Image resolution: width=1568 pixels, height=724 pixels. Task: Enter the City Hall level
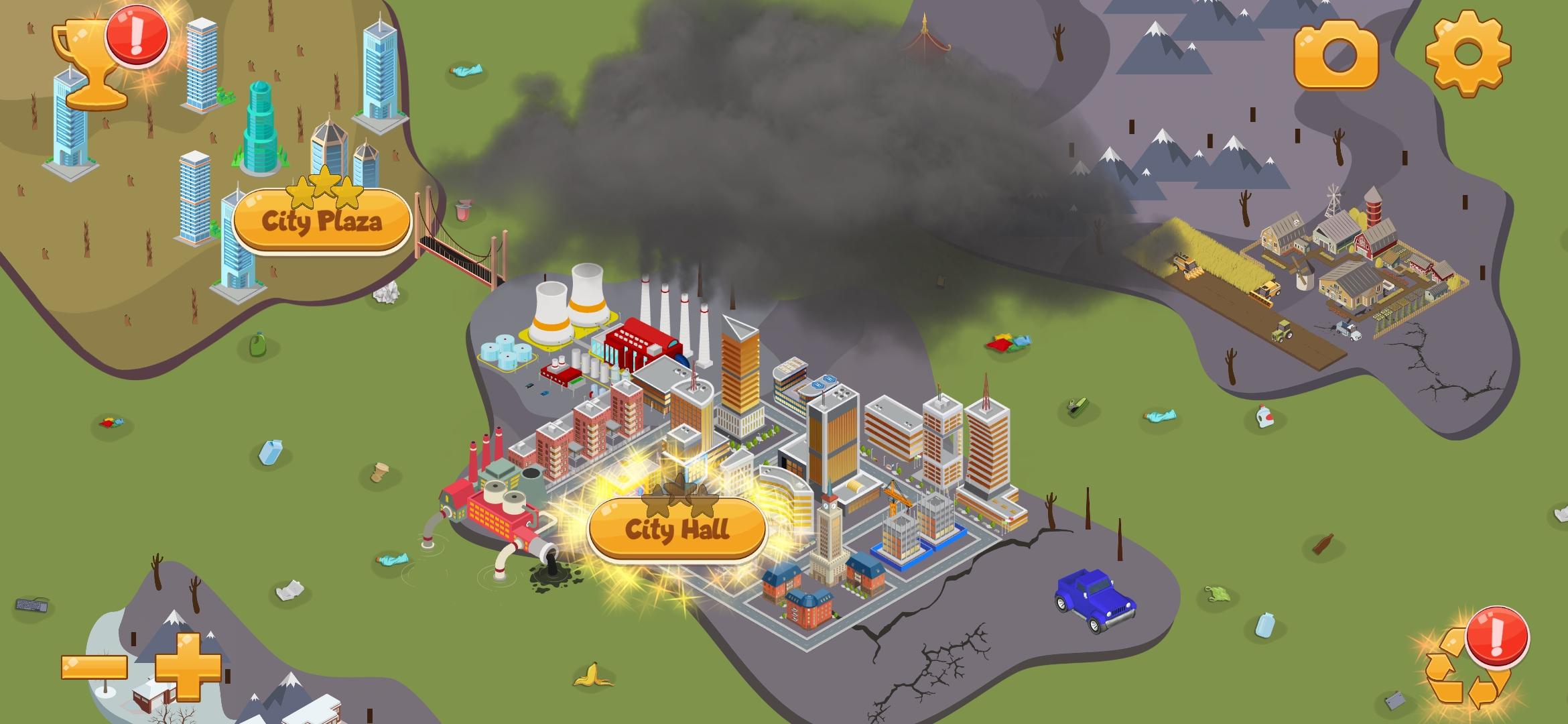point(677,530)
